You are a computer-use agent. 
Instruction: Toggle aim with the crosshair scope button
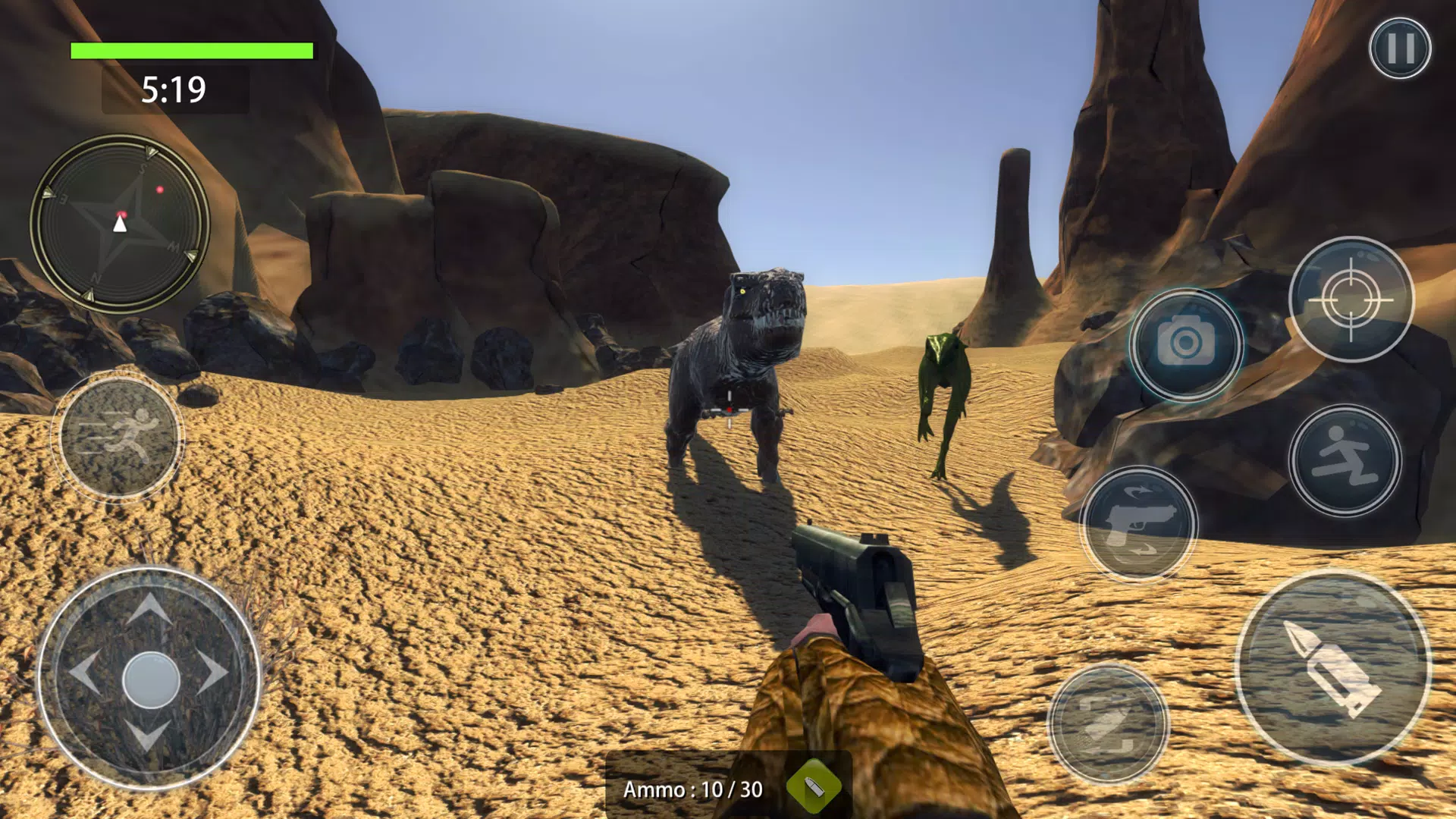tap(1351, 300)
